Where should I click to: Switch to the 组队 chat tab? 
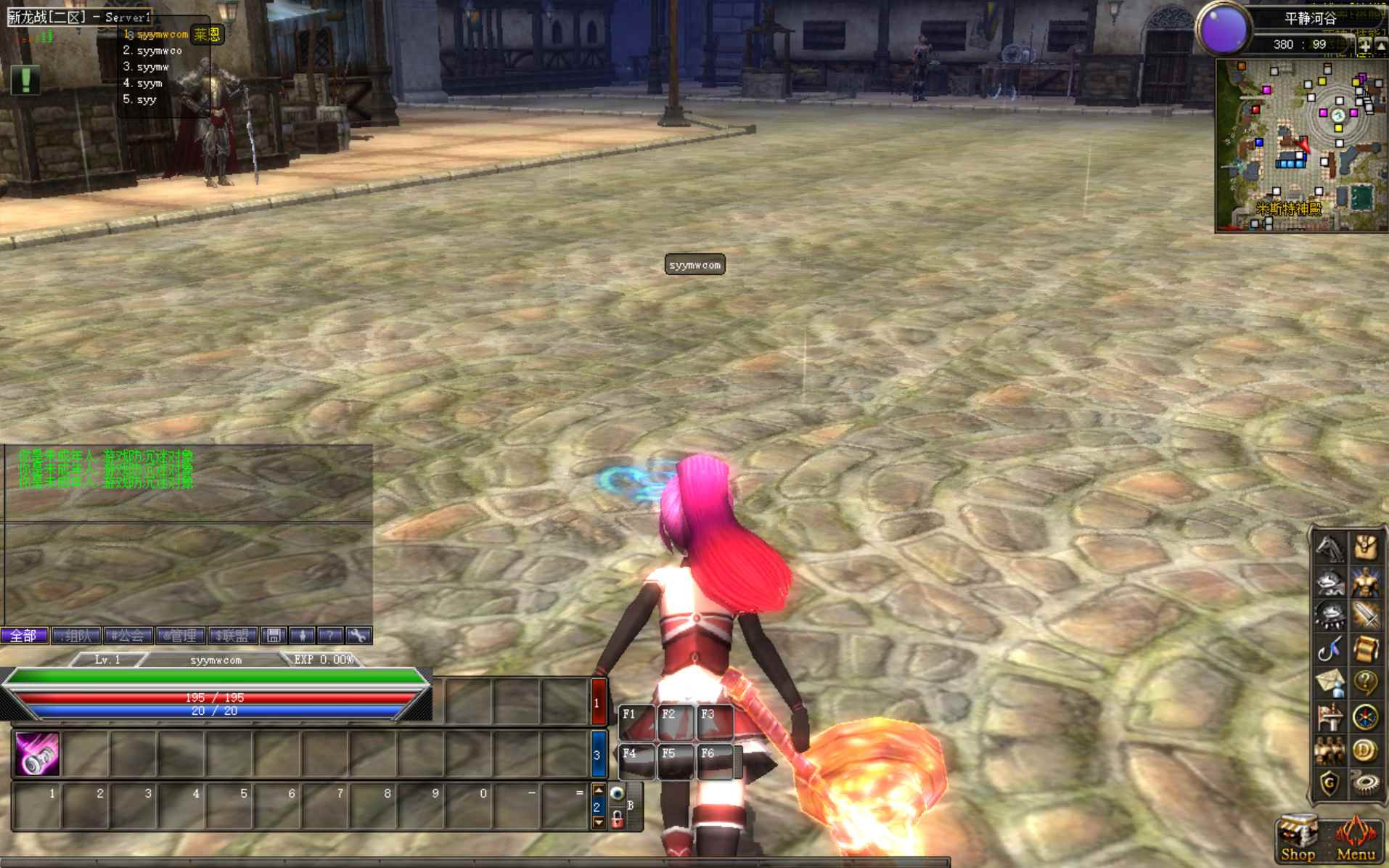click(x=76, y=636)
